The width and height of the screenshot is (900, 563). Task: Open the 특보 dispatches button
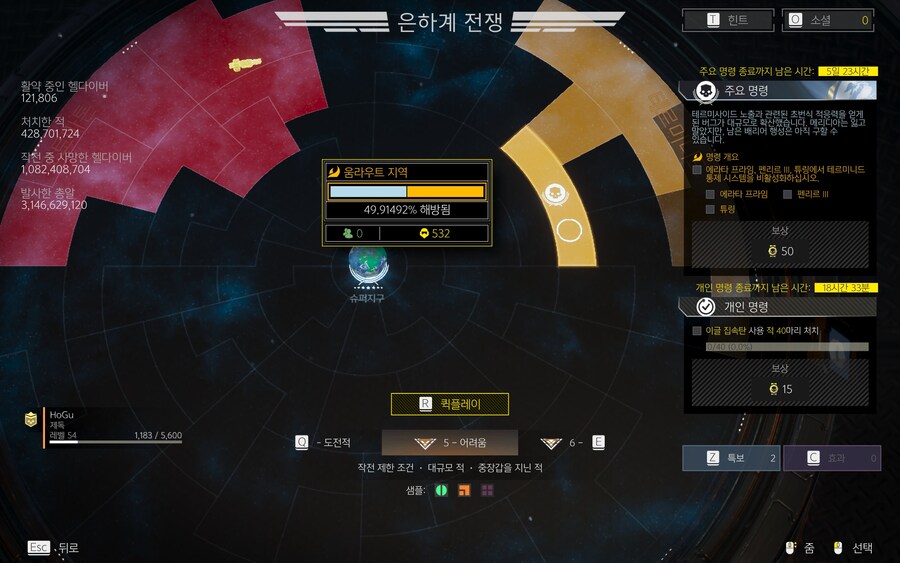click(730, 458)
